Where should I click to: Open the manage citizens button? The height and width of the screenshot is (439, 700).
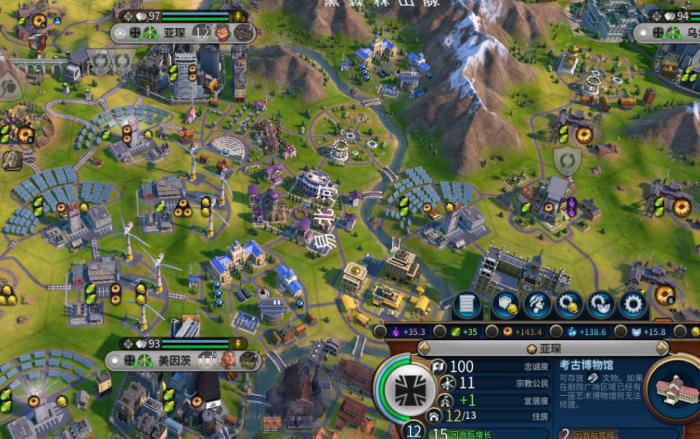click(x=537, y=305)
